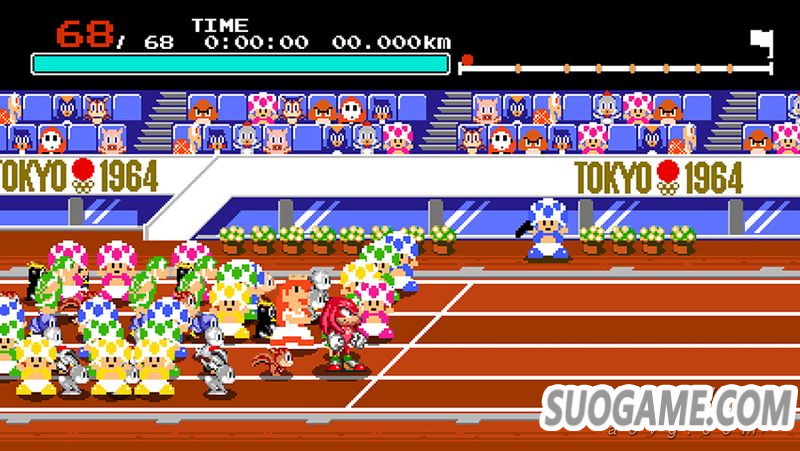Viewport: 800px width, 451px height.
Task: Select the red position marker on the course track
Action: click(x=466, y=60)
